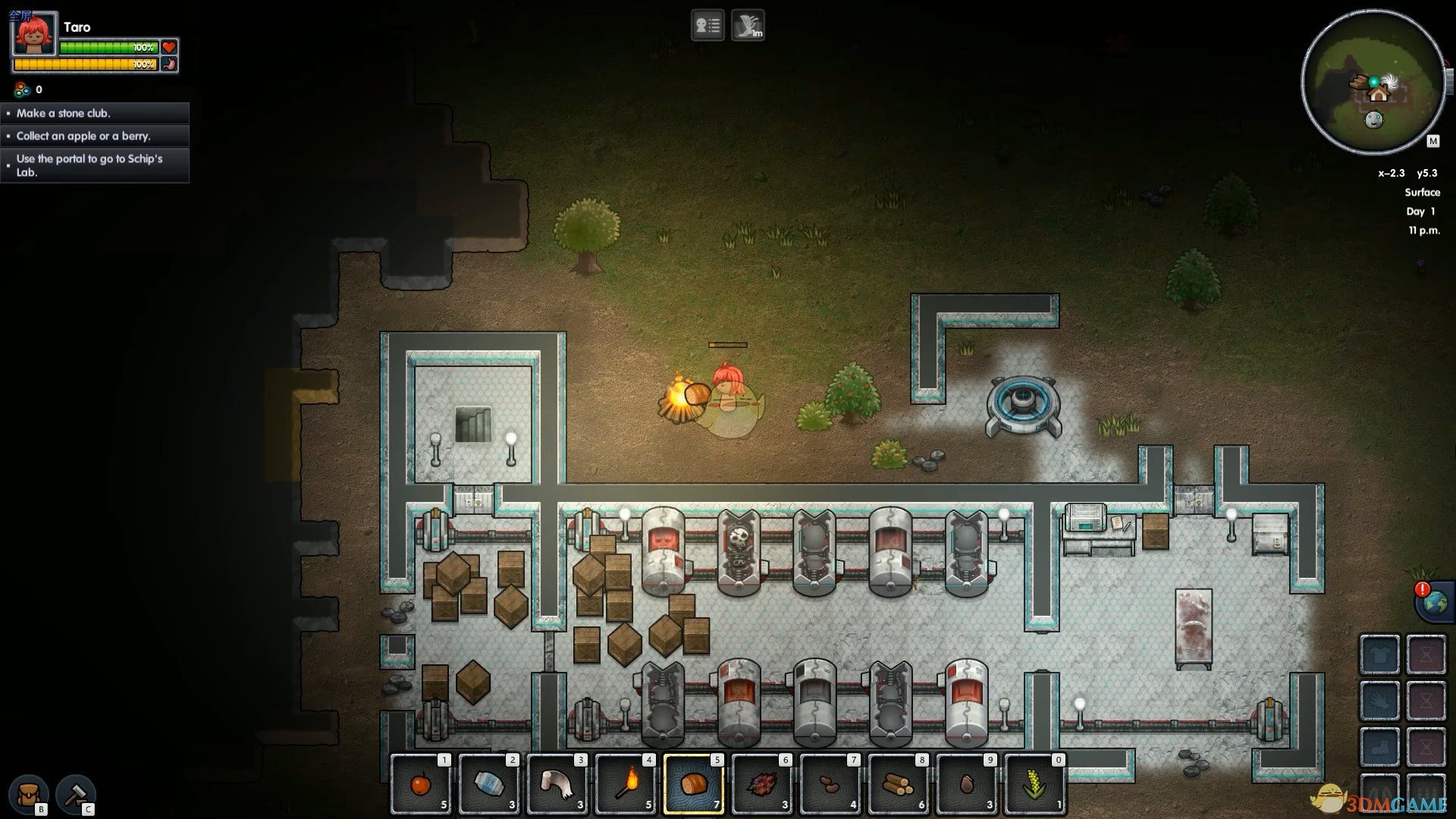Open the player list button
1456x819 pixels.
pos(708,26)
